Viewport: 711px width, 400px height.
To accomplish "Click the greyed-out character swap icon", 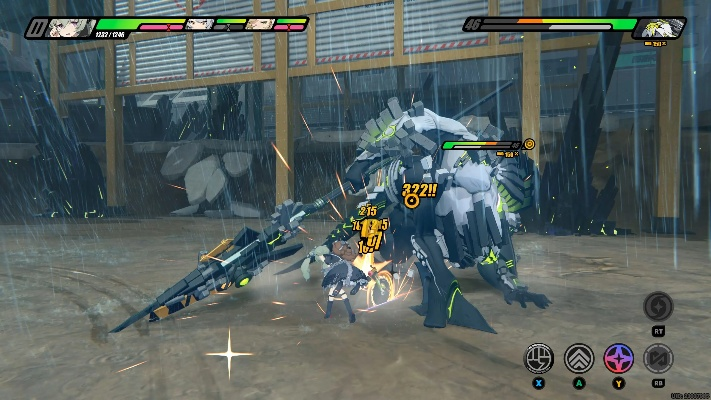I will (x=657, y=357).
